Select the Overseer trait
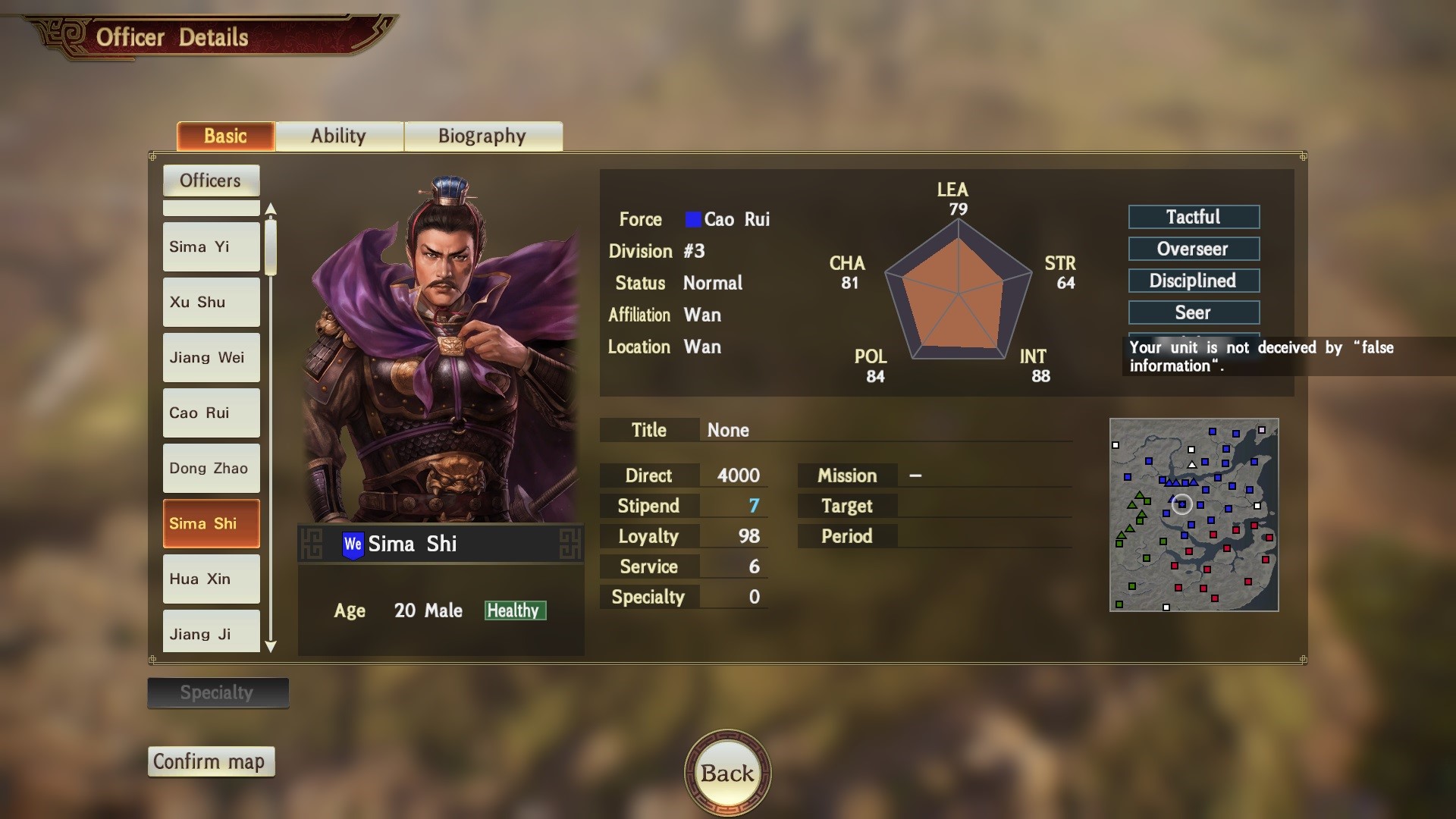Viewport: 1456px width, 819px height. [1194, 249]
